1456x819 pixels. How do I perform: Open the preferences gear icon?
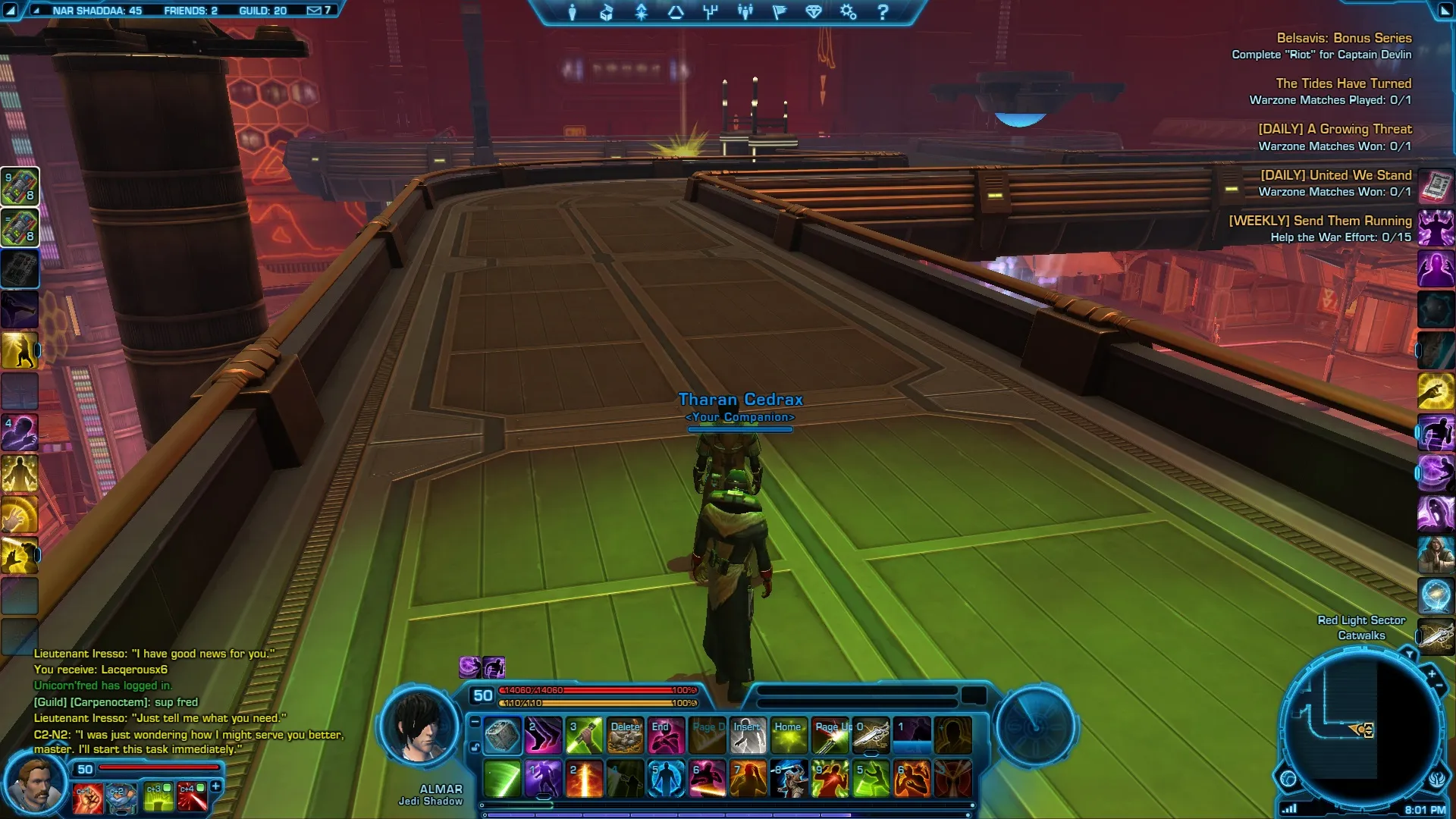(x=848, y=12)
